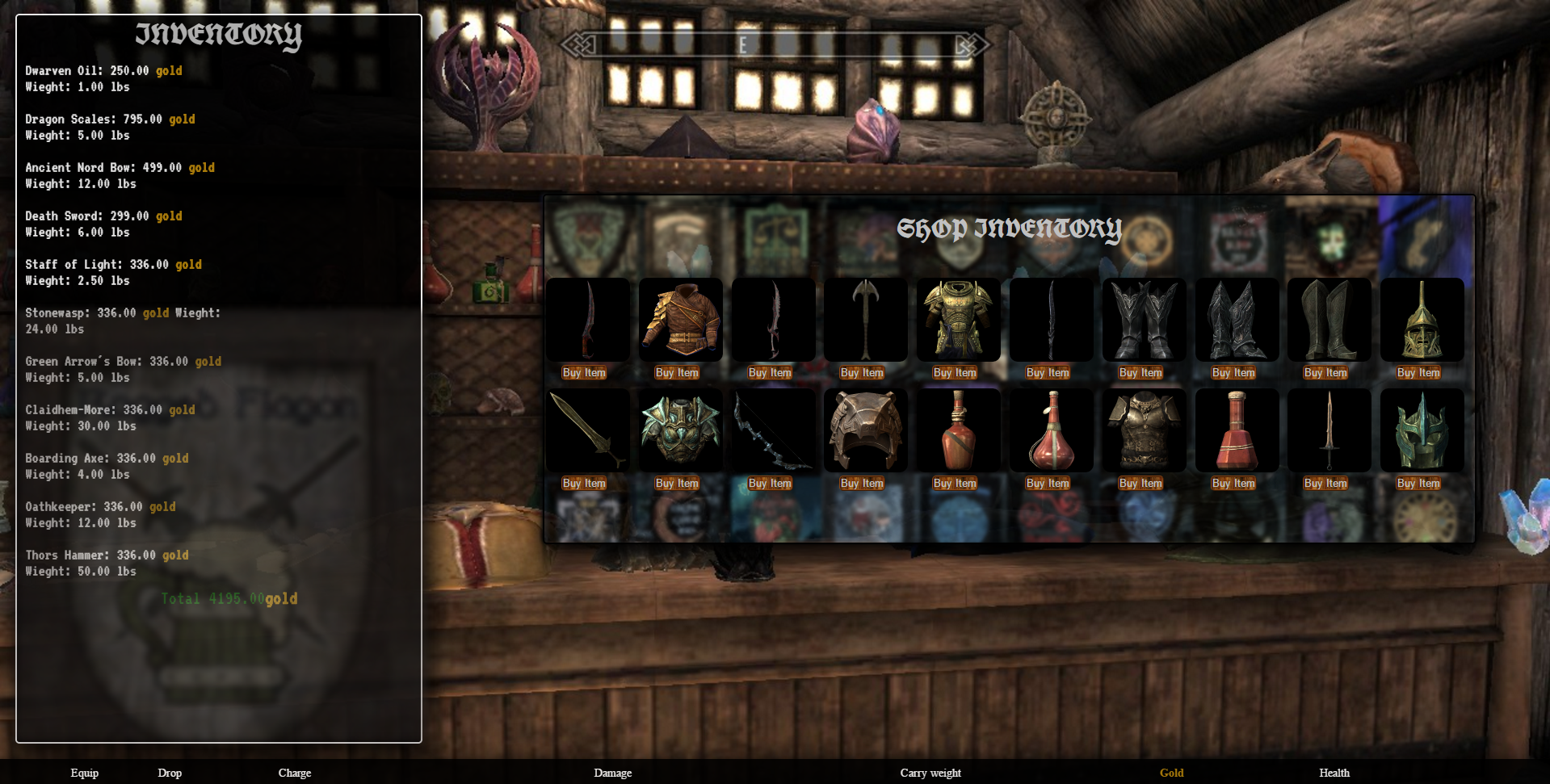Select the horned hide helmet shop icon

[x=865, y=430]
